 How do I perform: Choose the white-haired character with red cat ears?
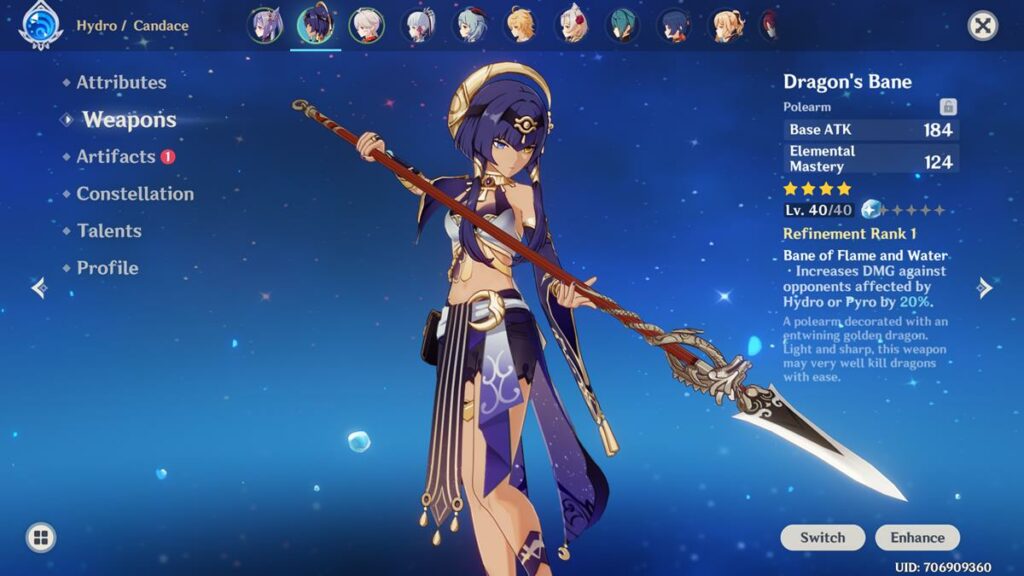click(573, 26)
